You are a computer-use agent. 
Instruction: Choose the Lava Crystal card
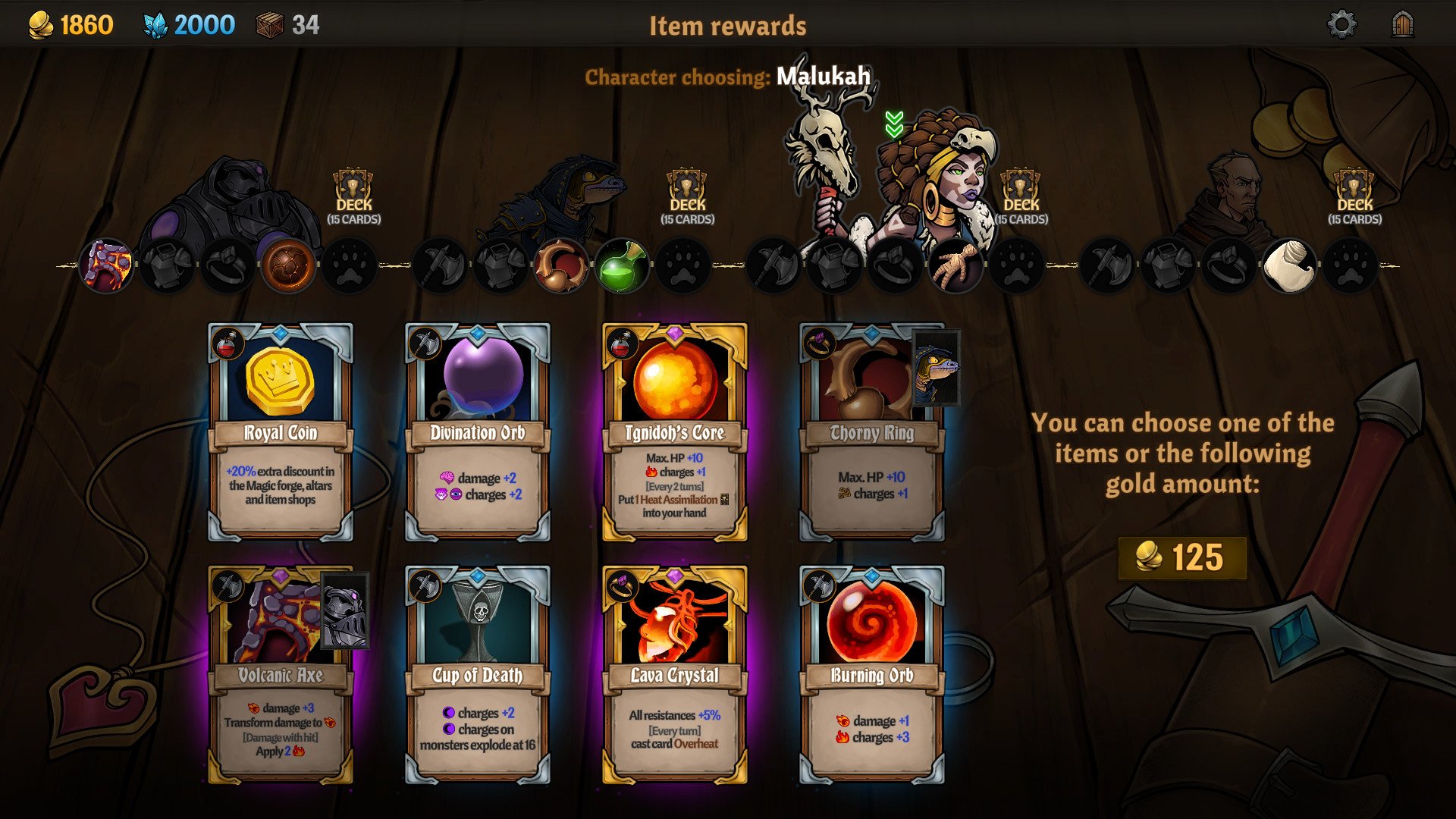tap(674, 675)
